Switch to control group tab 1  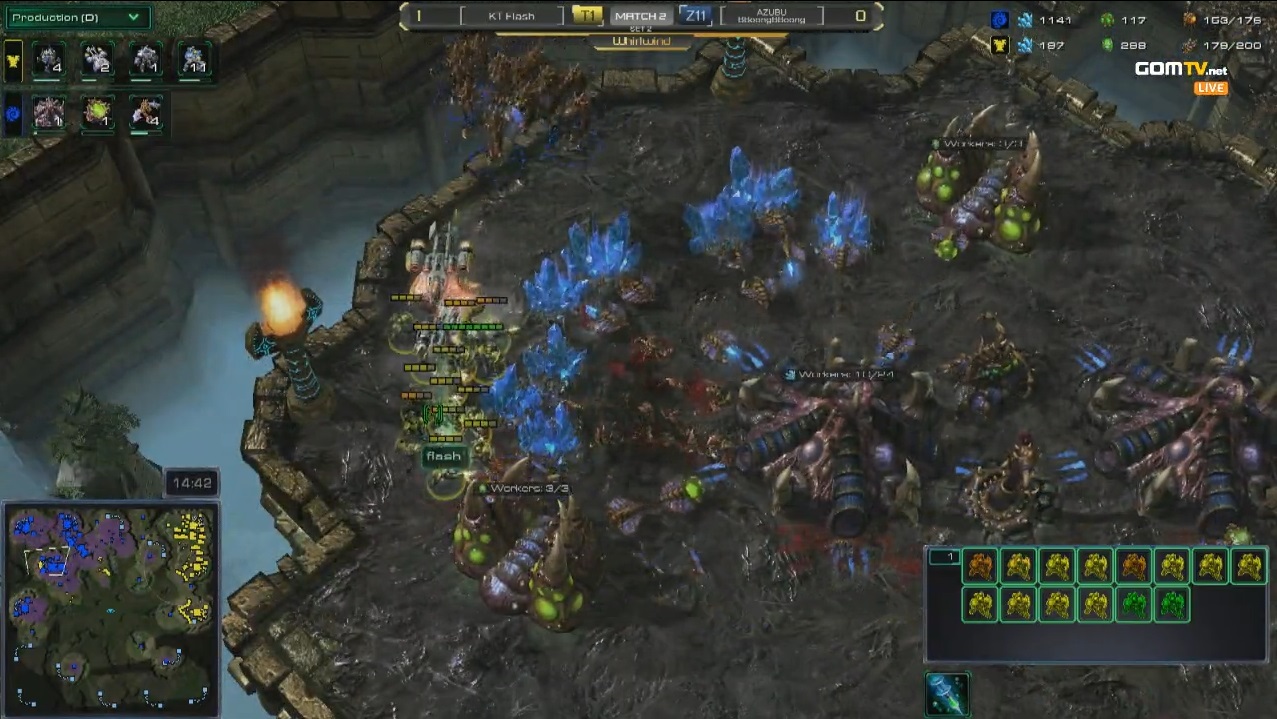point(944,557)
